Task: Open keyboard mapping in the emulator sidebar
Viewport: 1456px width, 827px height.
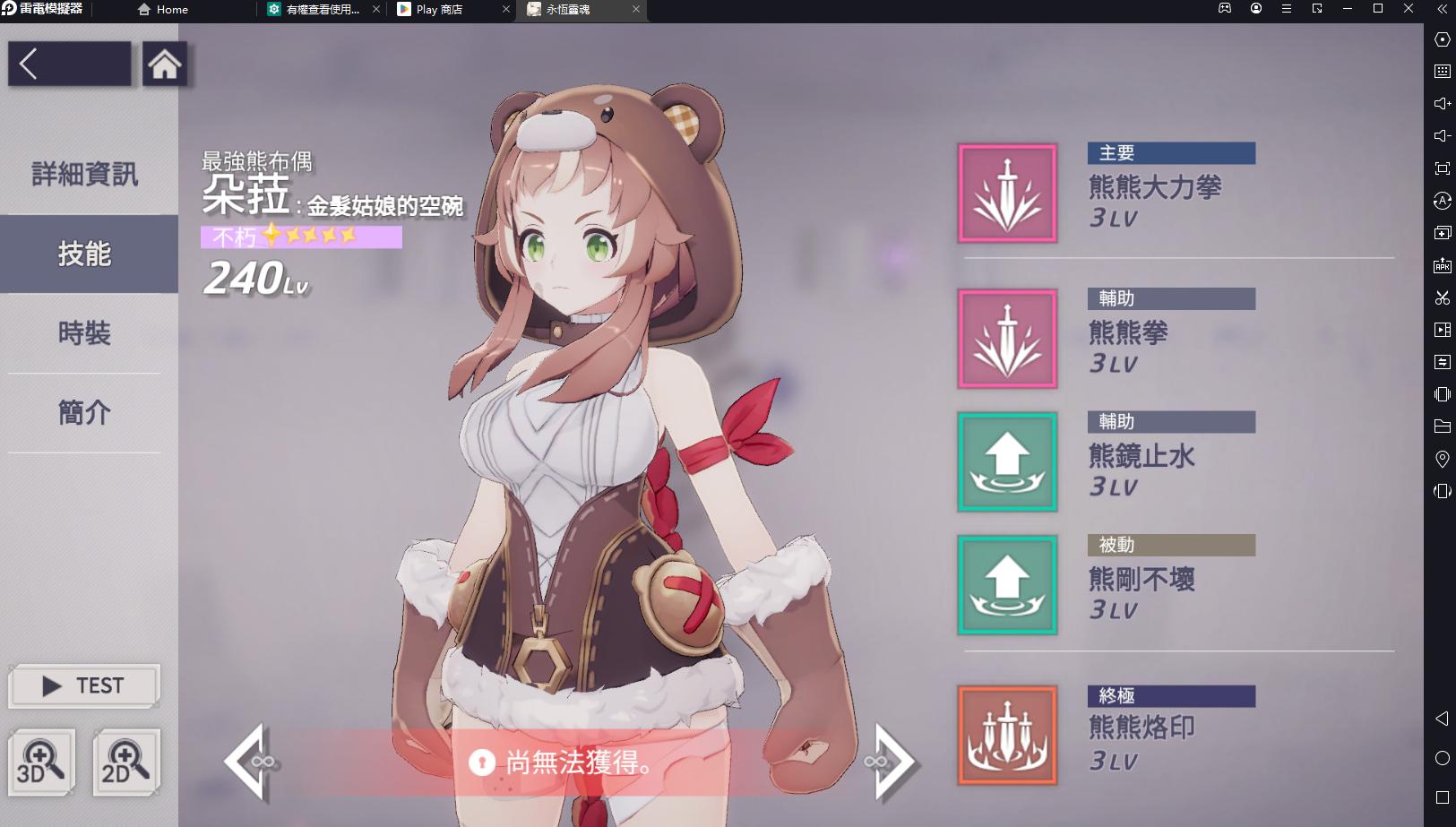Action: point(1443,71)
